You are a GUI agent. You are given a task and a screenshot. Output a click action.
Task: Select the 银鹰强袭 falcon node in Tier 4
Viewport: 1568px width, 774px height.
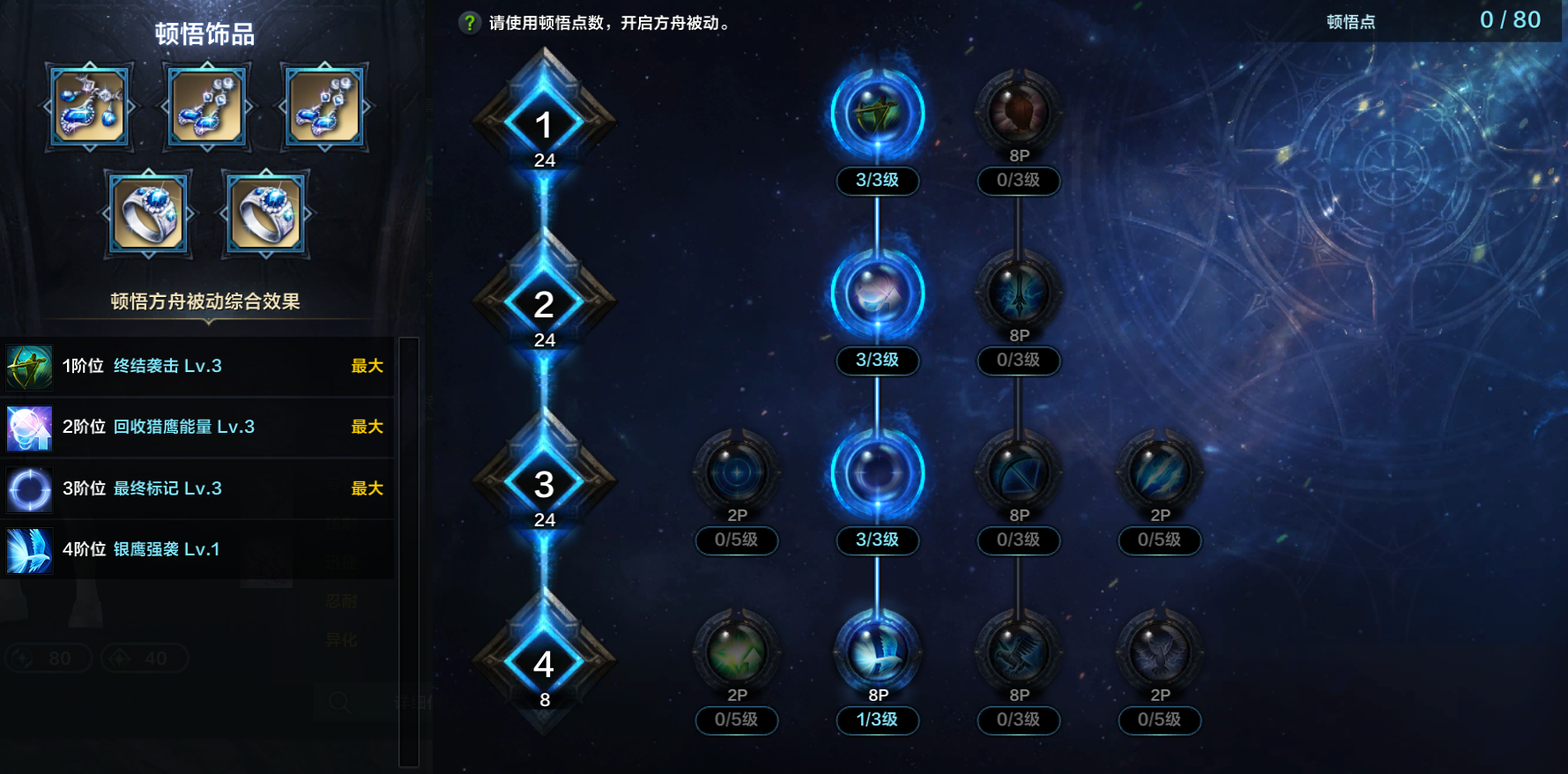[876, 652]
